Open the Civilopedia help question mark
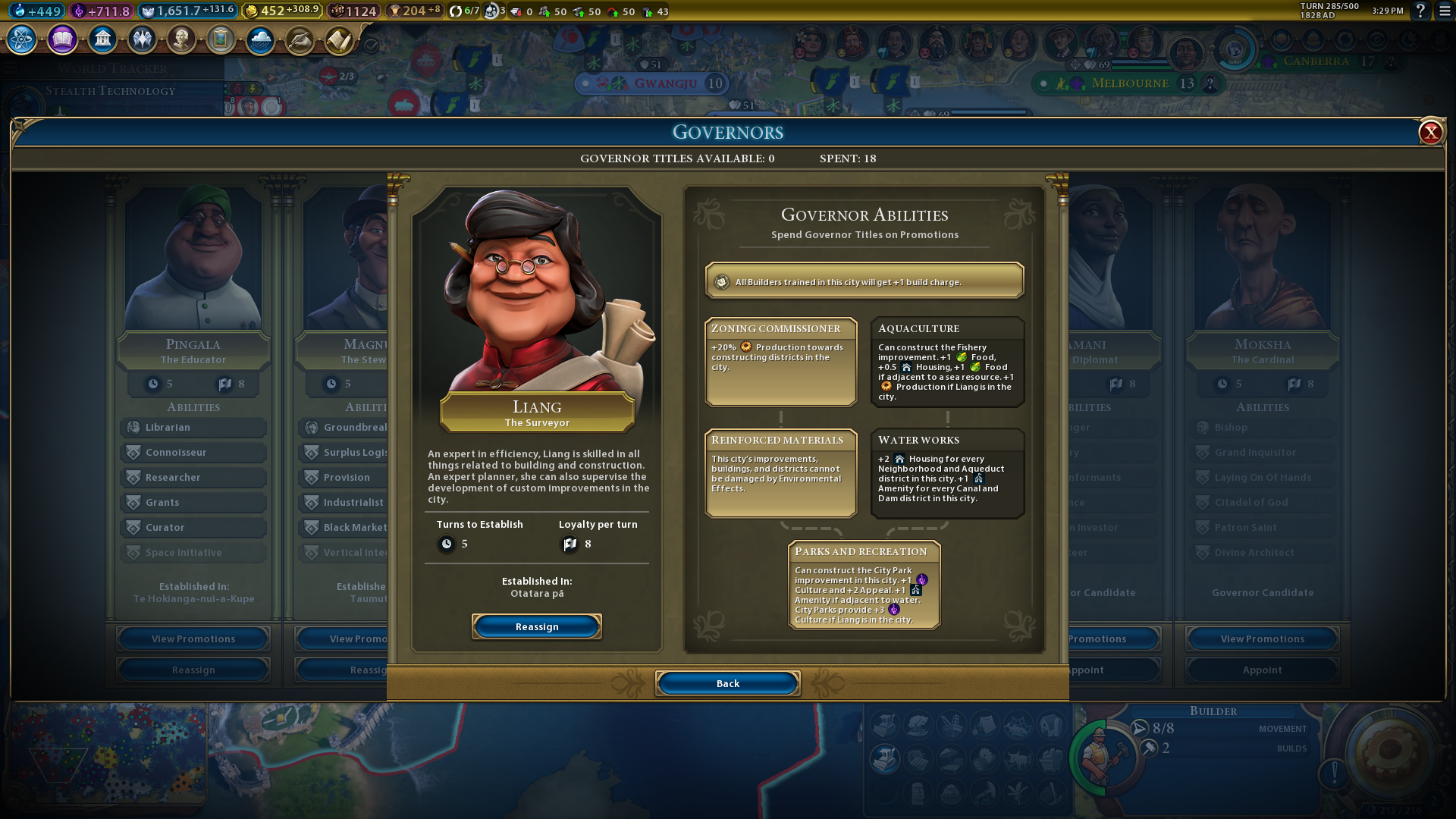 pos(1420,11)
